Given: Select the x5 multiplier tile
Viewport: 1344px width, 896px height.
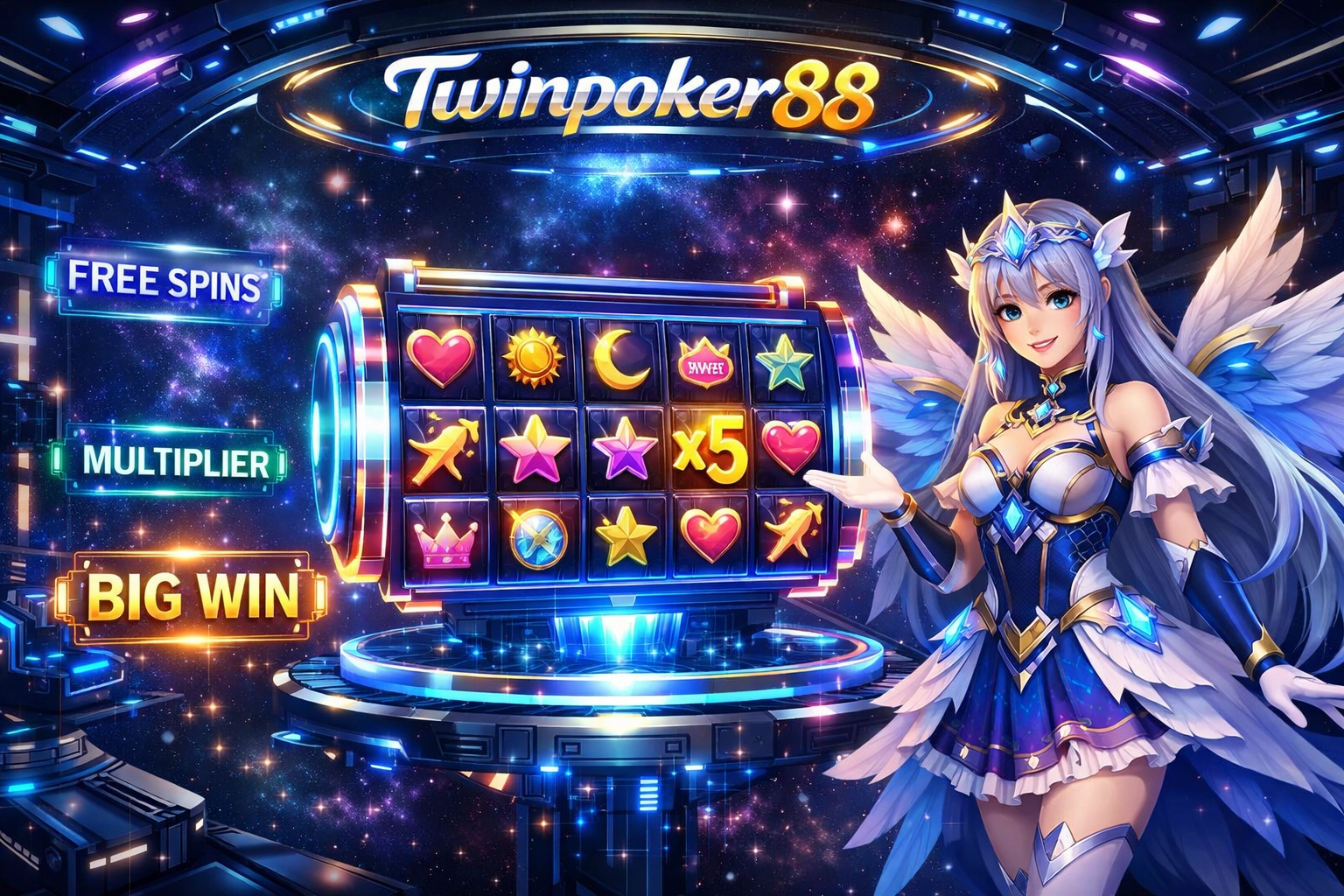Looking at the screenshot, I should pos(710,451).
